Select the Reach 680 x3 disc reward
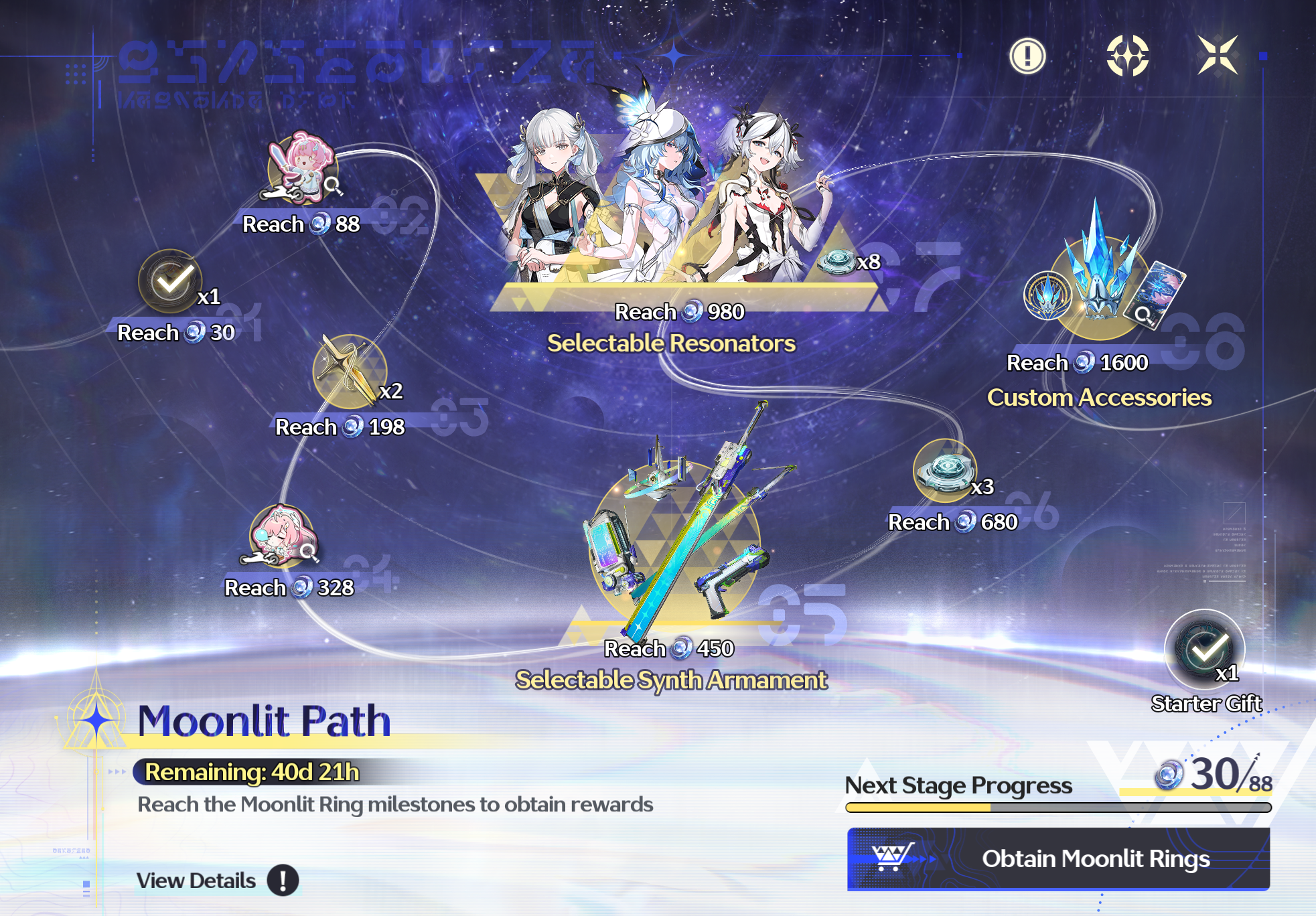Screen dimensions: 1316x916 [945, 470]
